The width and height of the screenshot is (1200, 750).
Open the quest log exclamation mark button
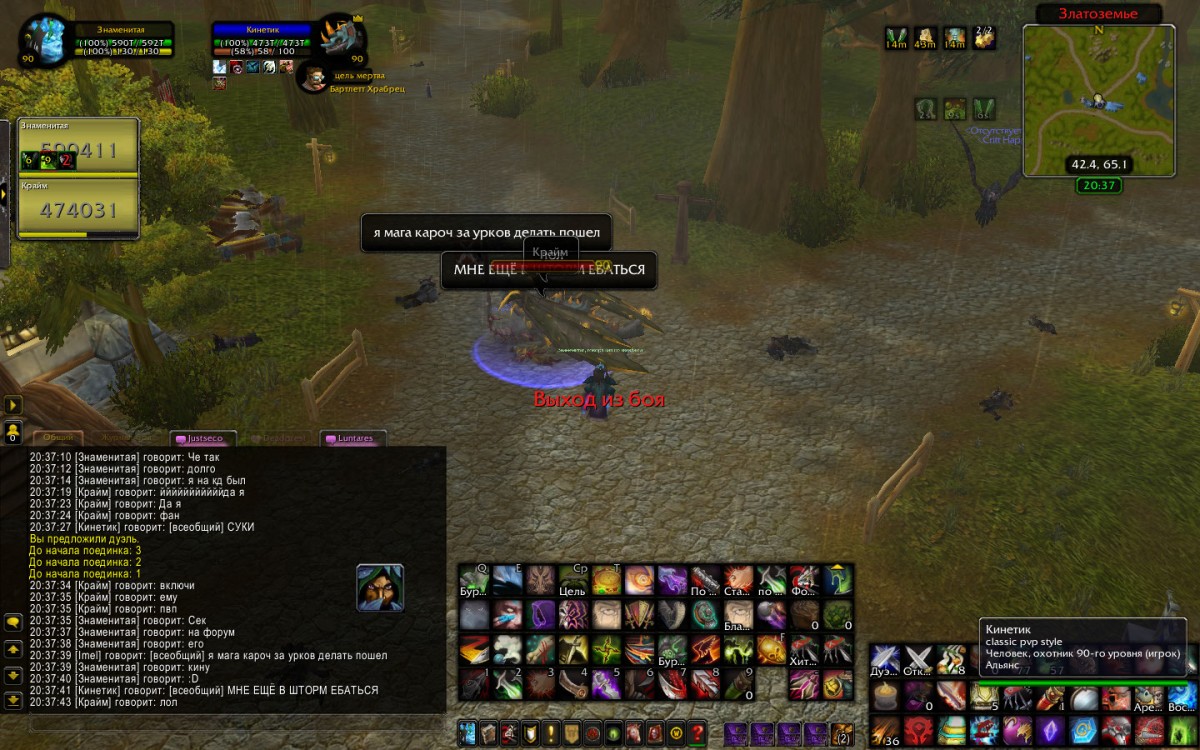[550, 732]
